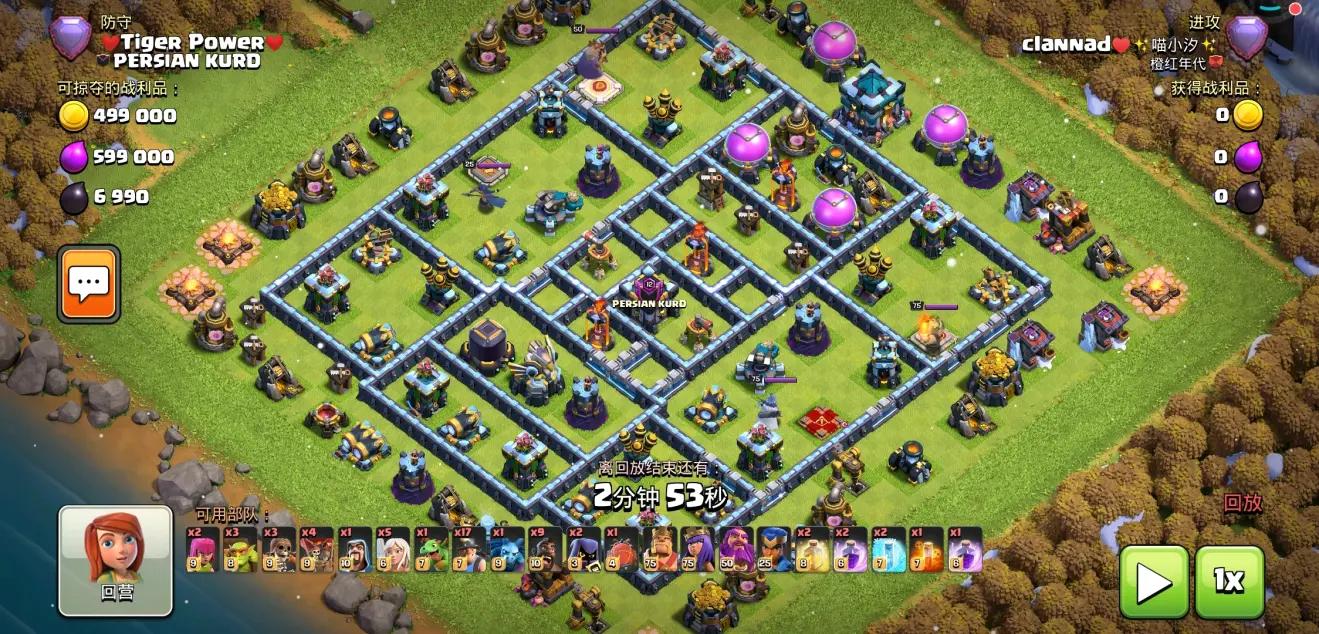Pick the Wall Breaker troop slot
The width and height of the screenshot is (1319, 634).
pyautogui.click(x=277, y=549)
